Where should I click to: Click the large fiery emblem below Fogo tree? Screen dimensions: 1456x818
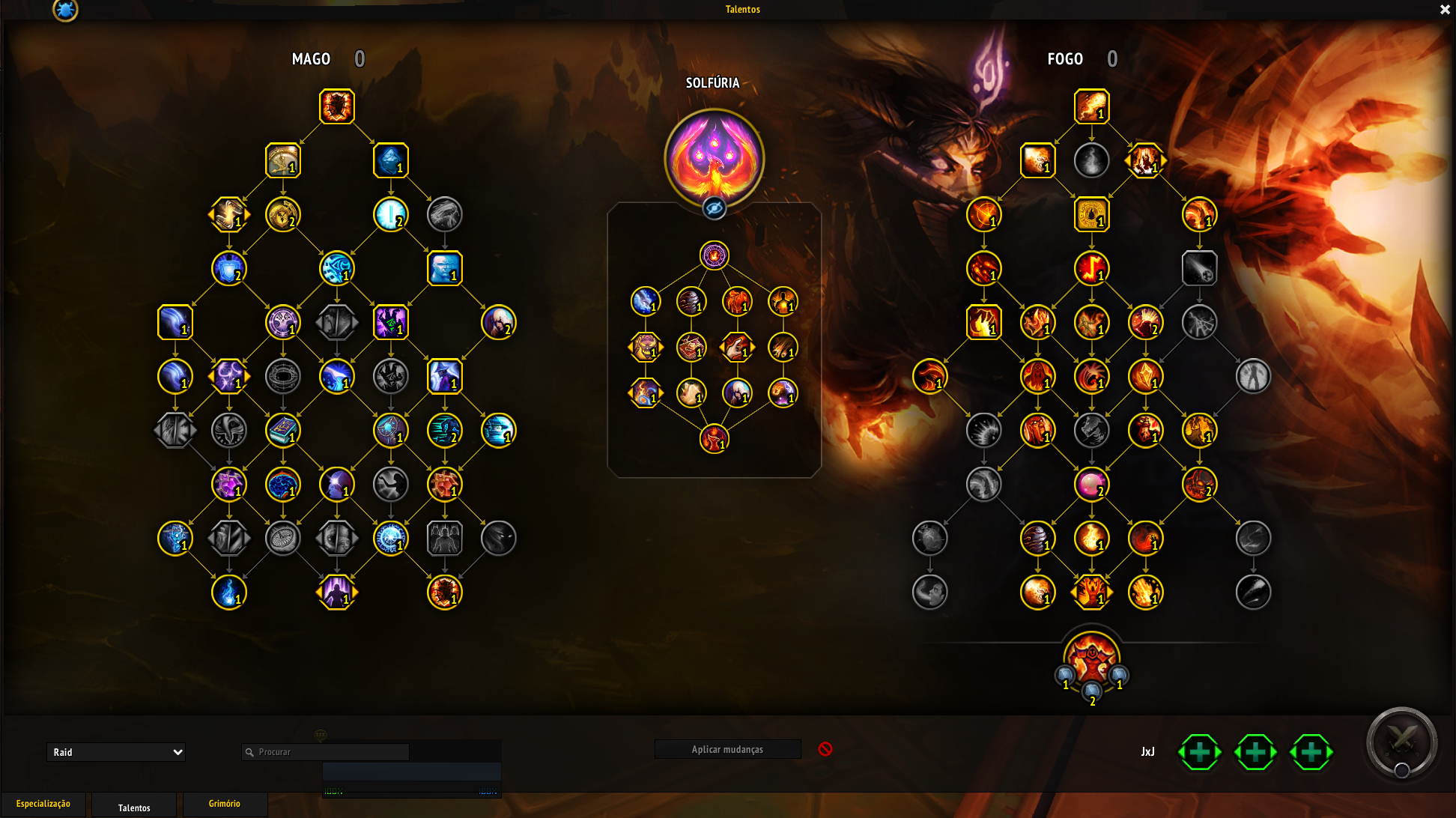[x=1091, y=659]
